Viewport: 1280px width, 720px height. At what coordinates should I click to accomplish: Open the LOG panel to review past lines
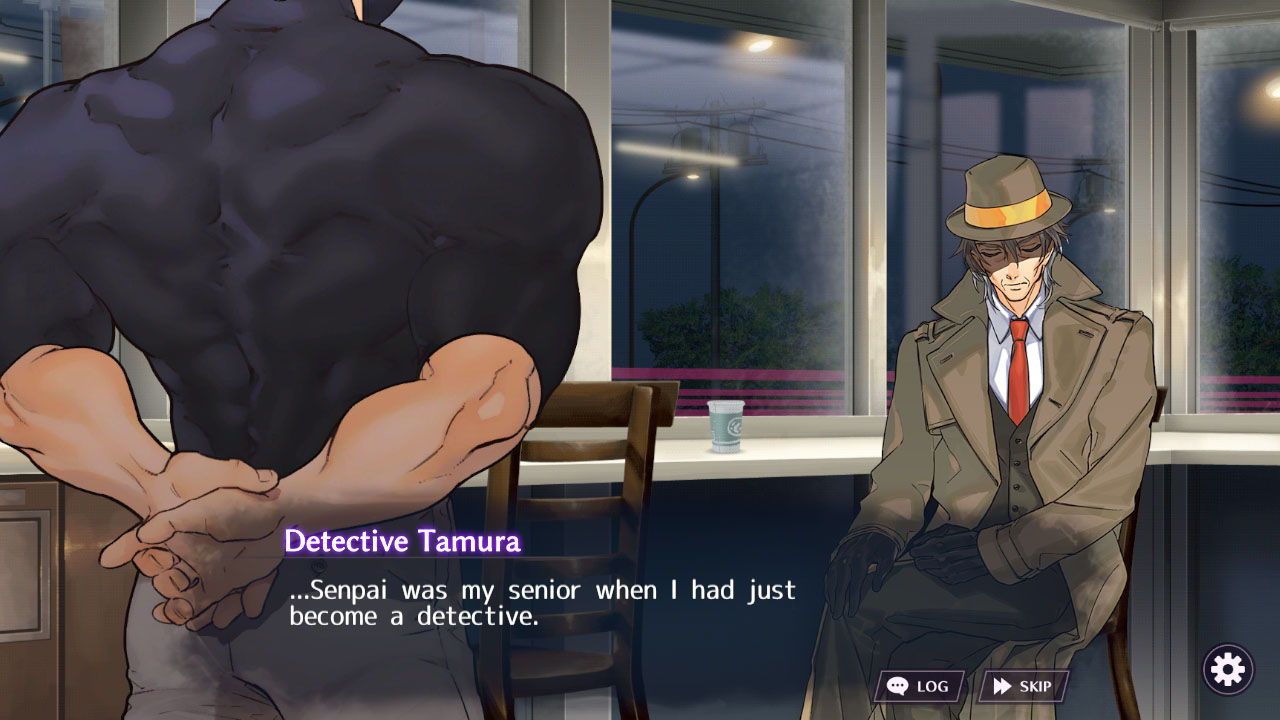click(920, 686)
